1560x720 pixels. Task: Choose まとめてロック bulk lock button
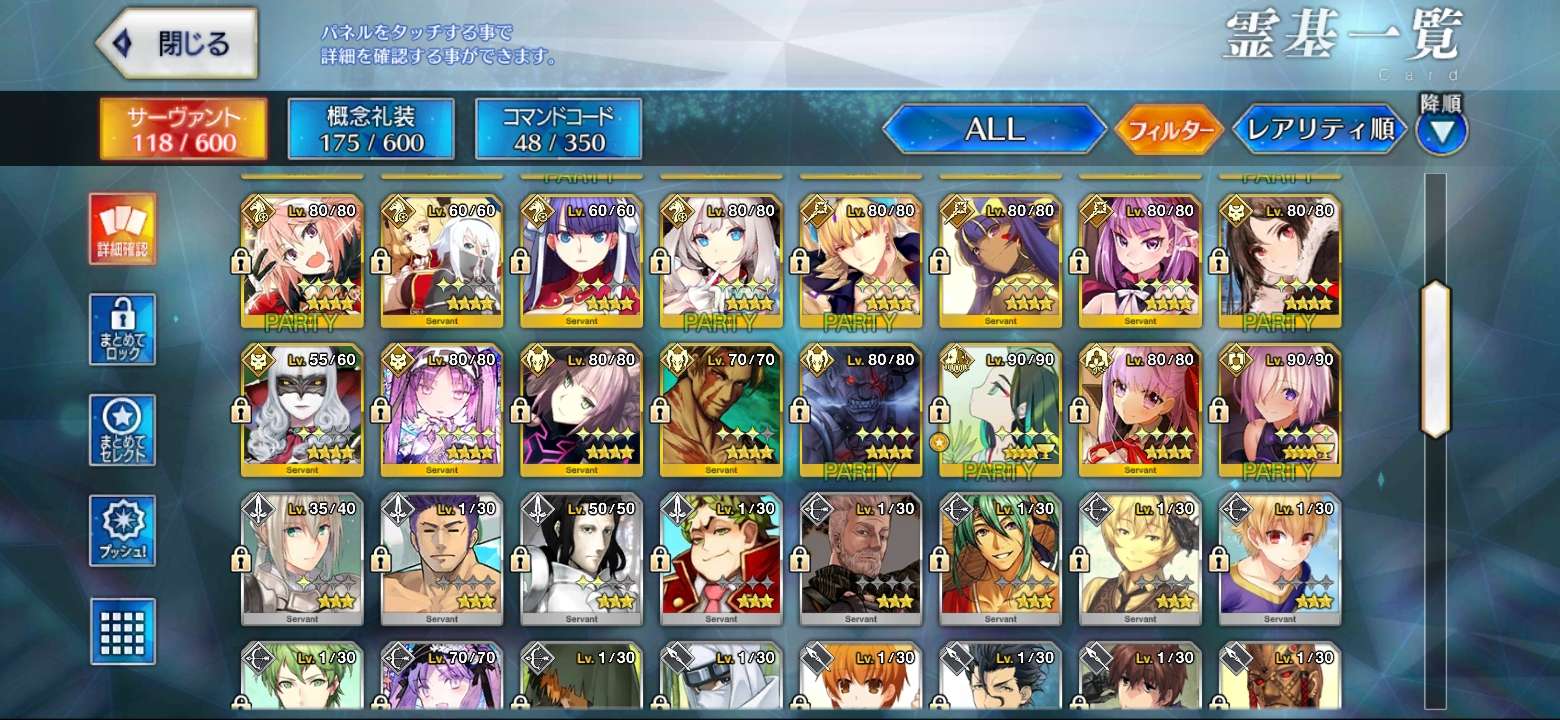click(x=122, y=329)
